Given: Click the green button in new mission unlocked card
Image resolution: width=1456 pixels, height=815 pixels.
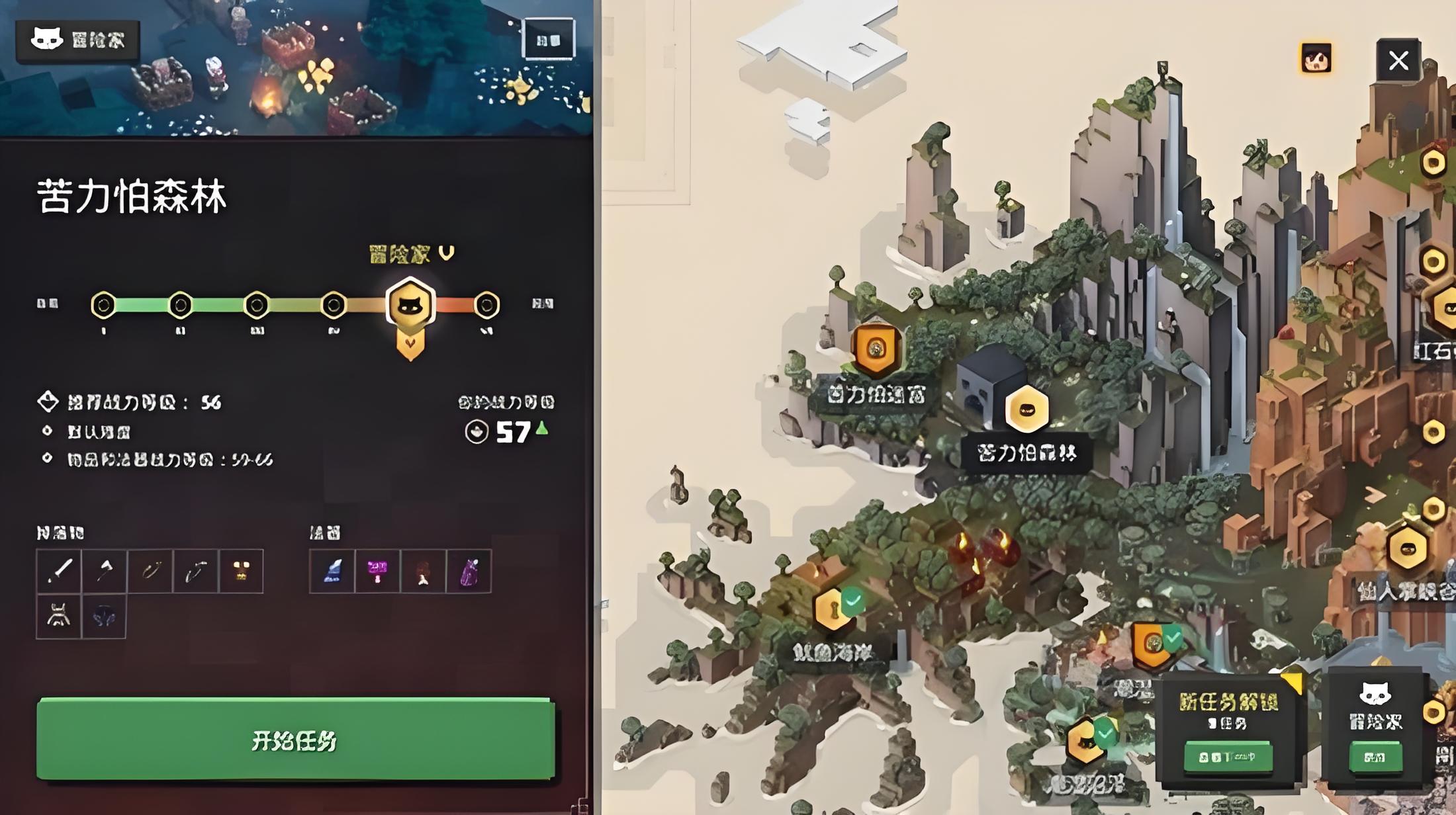Looking at the screenshot, I should (1228, 757).
